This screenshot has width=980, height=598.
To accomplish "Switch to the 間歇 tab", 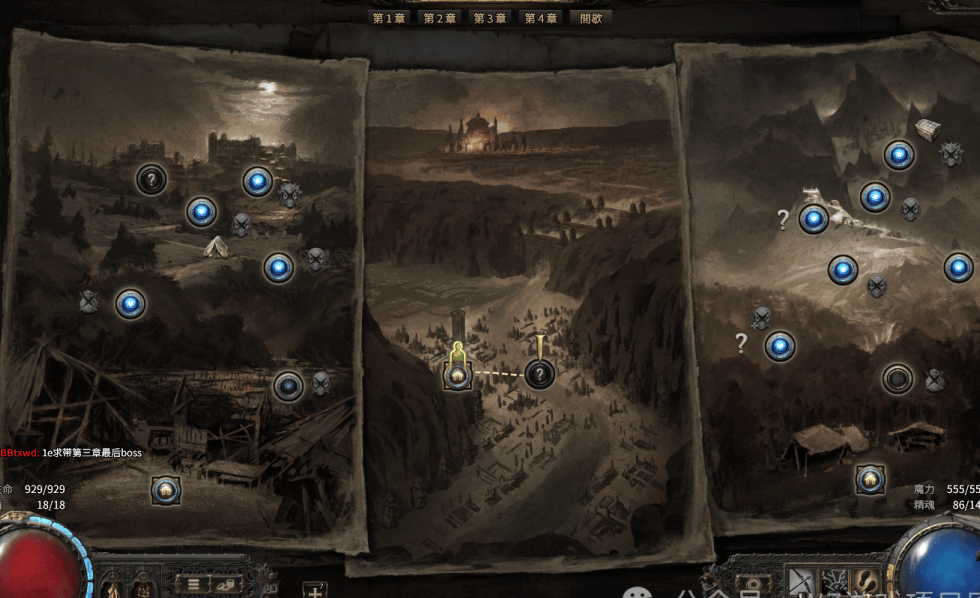I will click(x=590, y=18).
